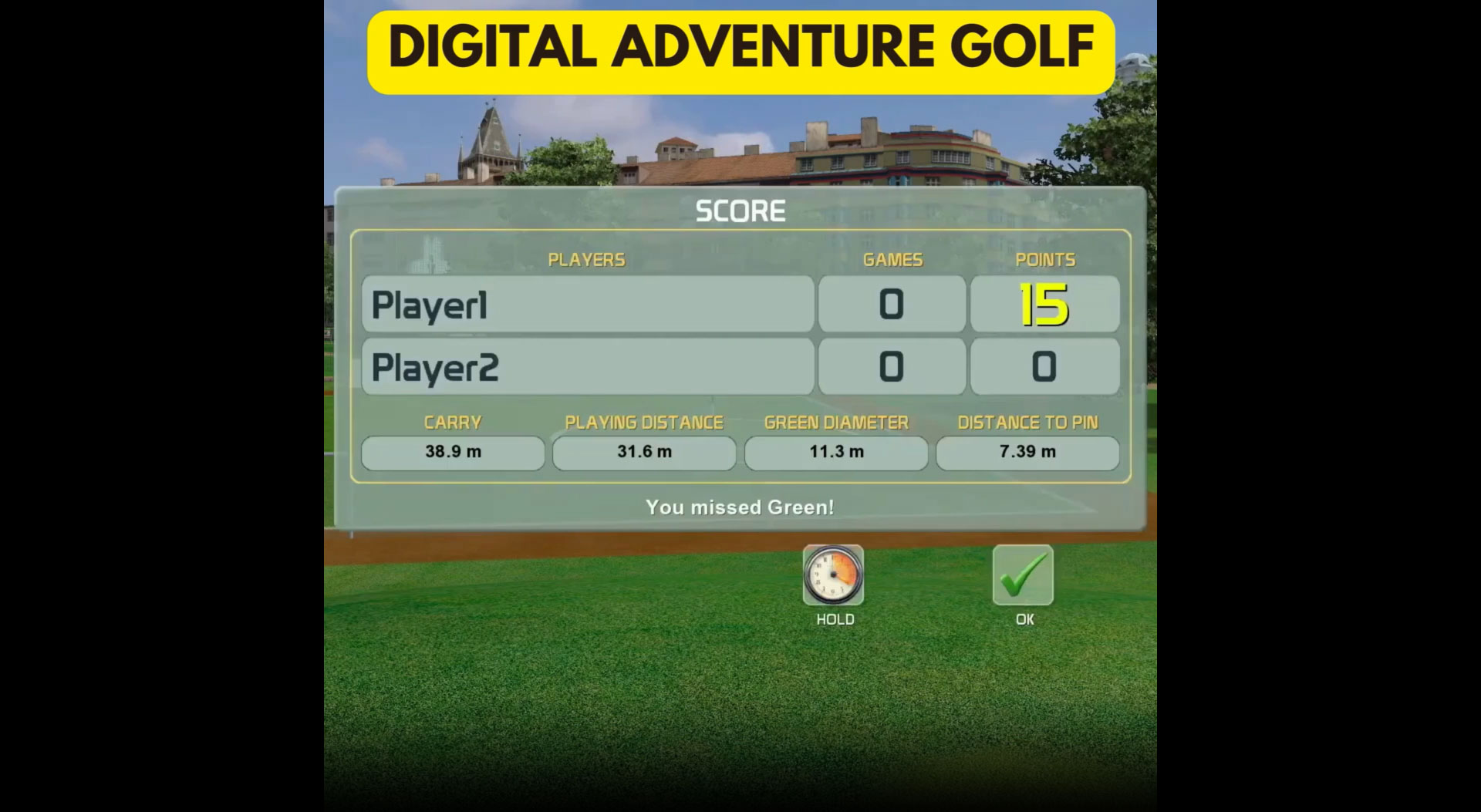This screenshot has height=812, width=1481.
Task: Click the GAMES column header
Action: click(x=892, y=260)
